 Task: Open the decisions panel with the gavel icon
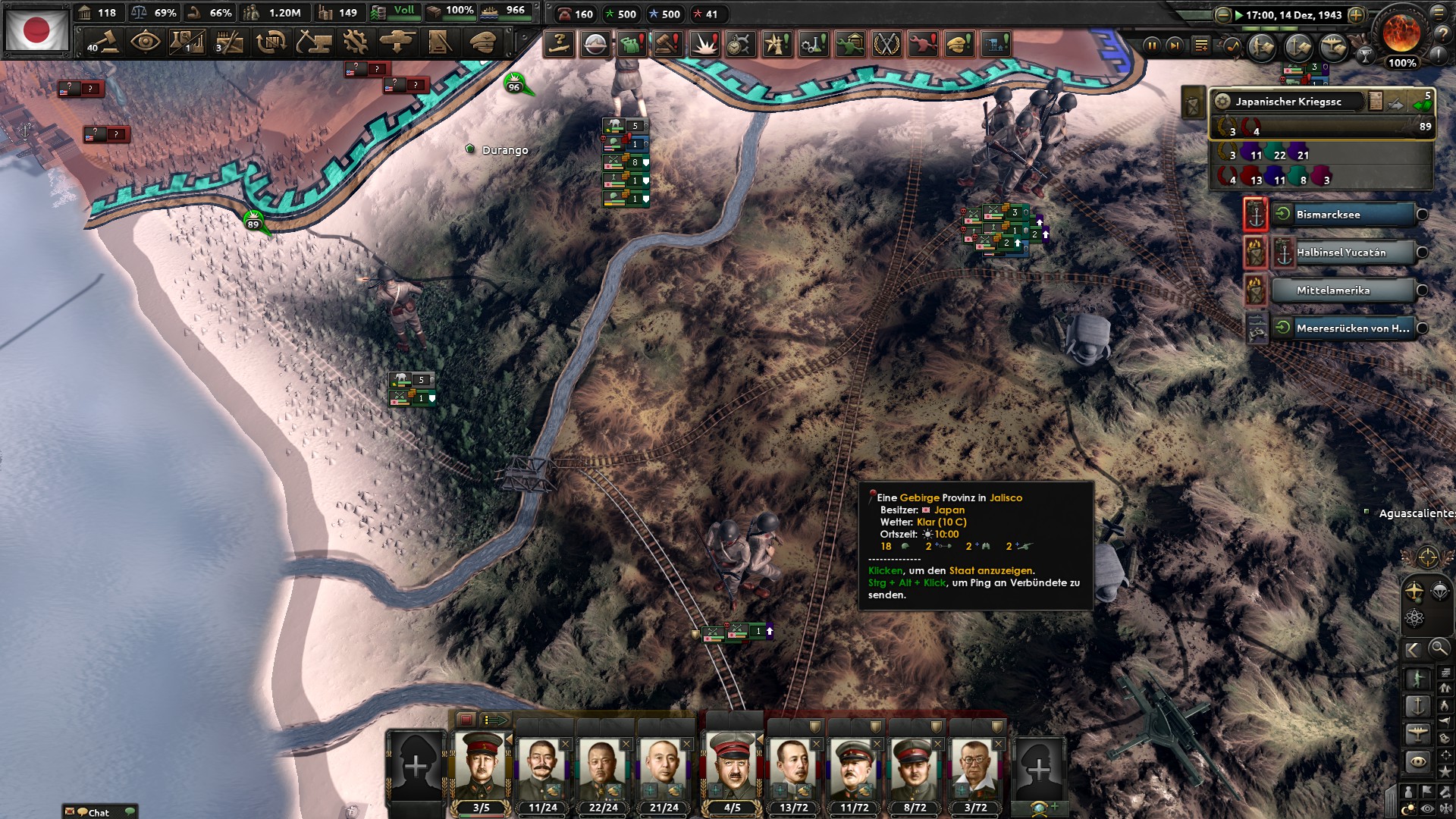[x=105, y=42]
